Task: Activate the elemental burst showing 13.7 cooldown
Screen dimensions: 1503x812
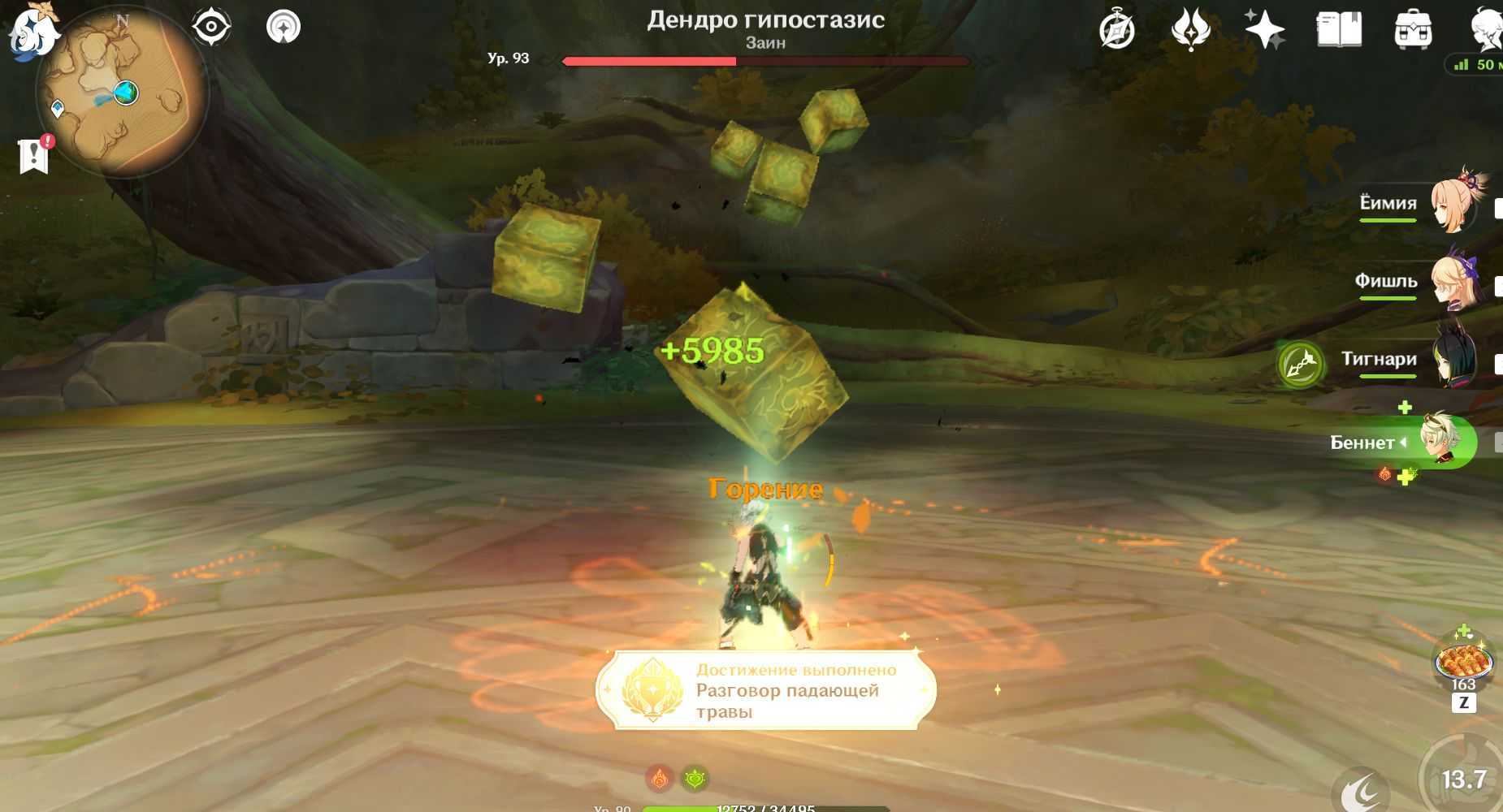Action: (1462, 780)
